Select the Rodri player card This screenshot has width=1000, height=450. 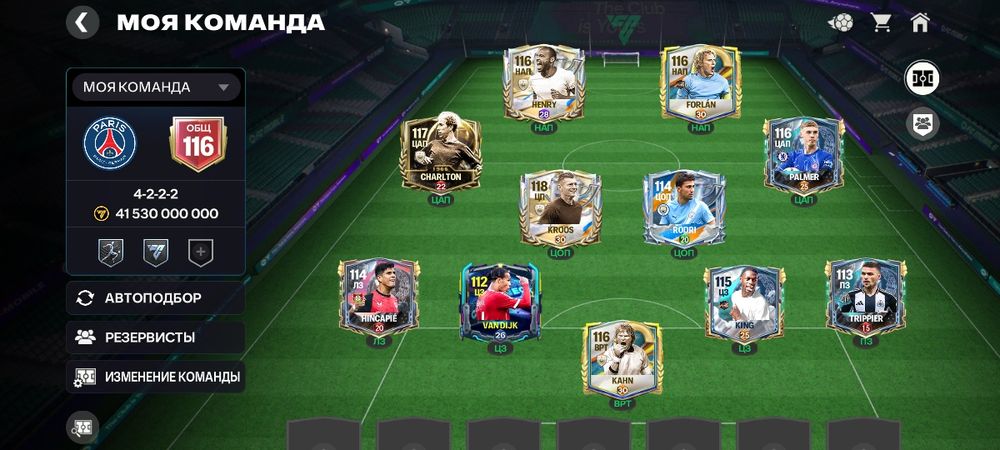pyautogui.click(x=683, y=208)
